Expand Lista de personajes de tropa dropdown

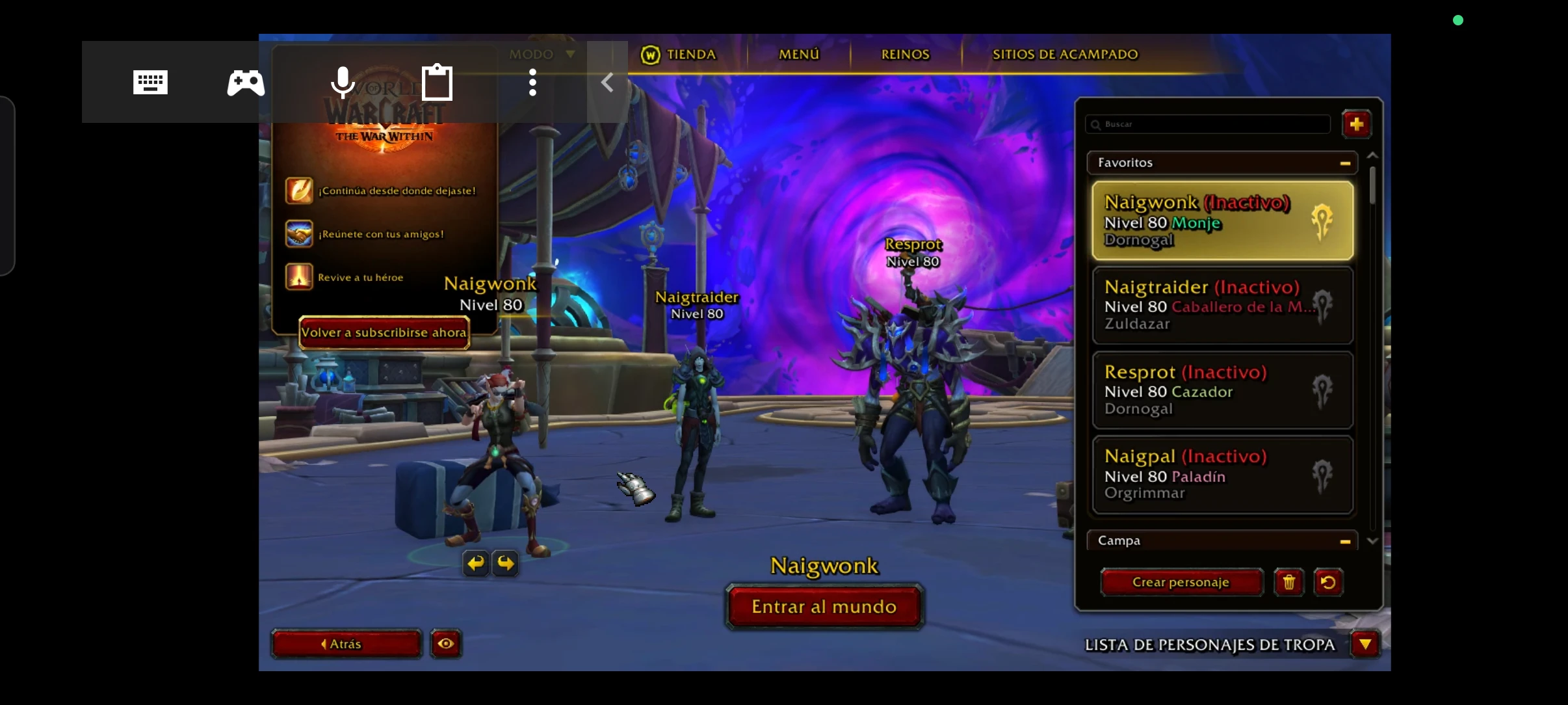click(1365, 645)
